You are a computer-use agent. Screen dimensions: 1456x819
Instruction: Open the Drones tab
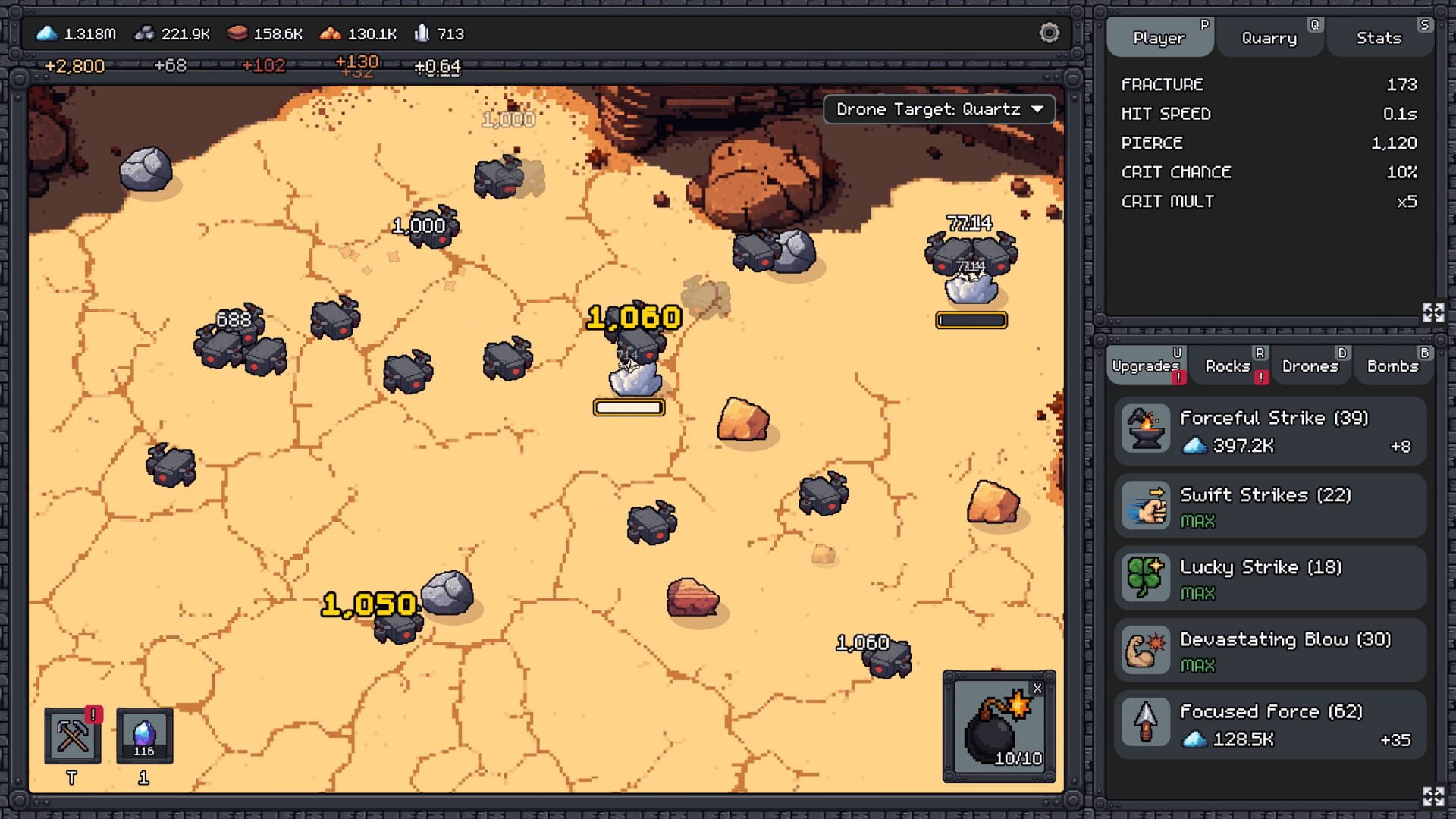click(x=1311, y=366)
